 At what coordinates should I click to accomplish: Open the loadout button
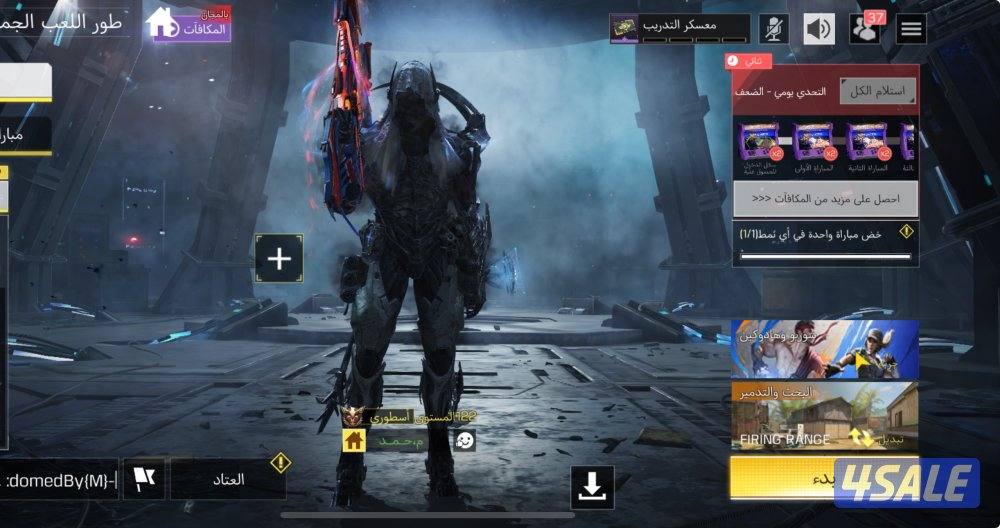point(228,480)
